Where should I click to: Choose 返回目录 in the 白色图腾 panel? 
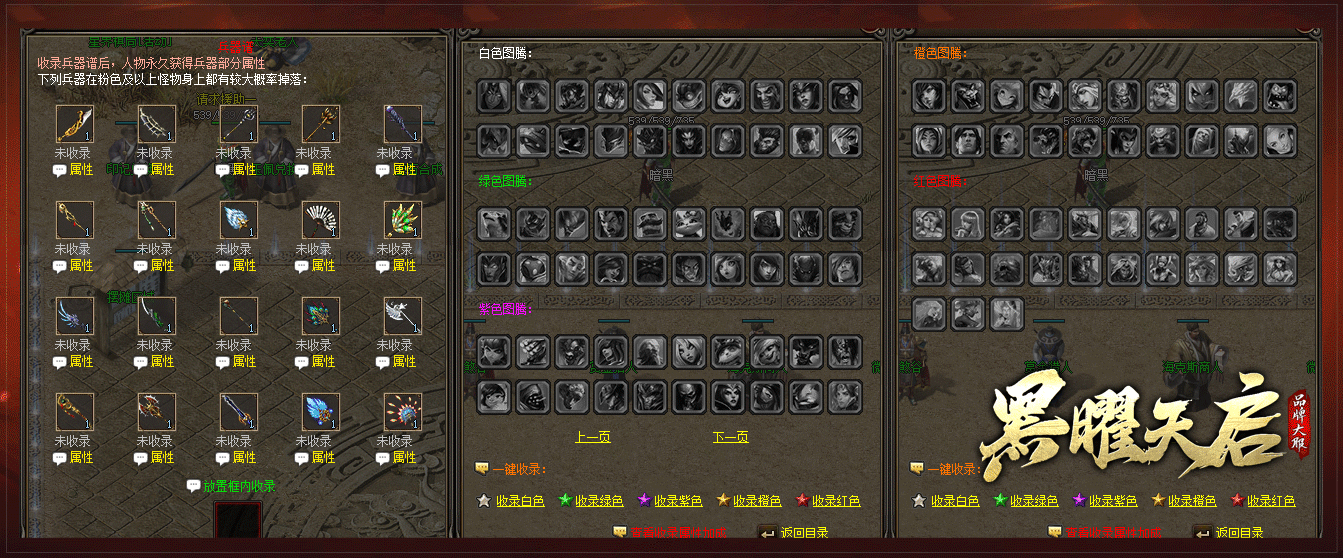click(x=804, y=533)
